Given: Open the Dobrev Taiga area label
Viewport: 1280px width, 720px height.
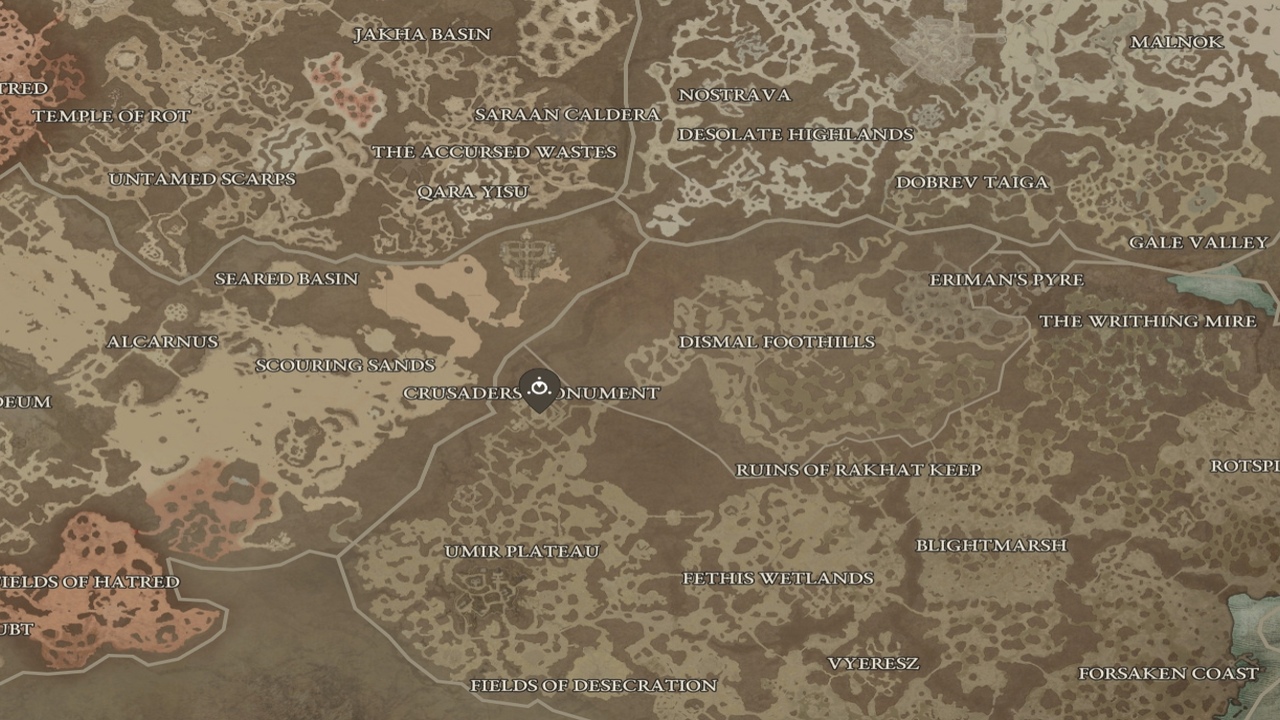Looking at the screenshot, I should click(972, 183).
